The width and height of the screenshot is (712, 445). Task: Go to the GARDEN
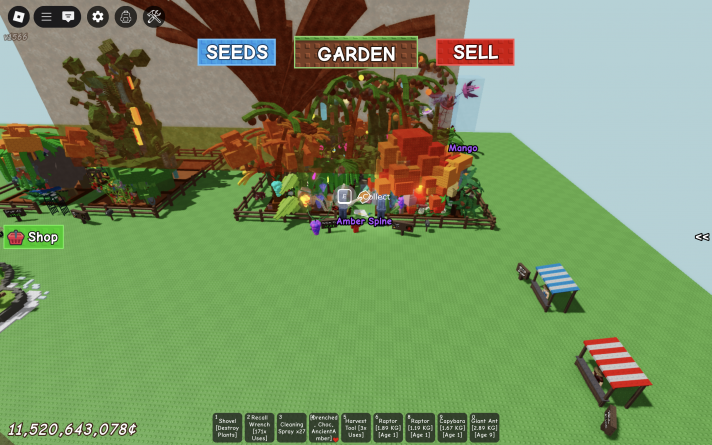pos(356,53)
